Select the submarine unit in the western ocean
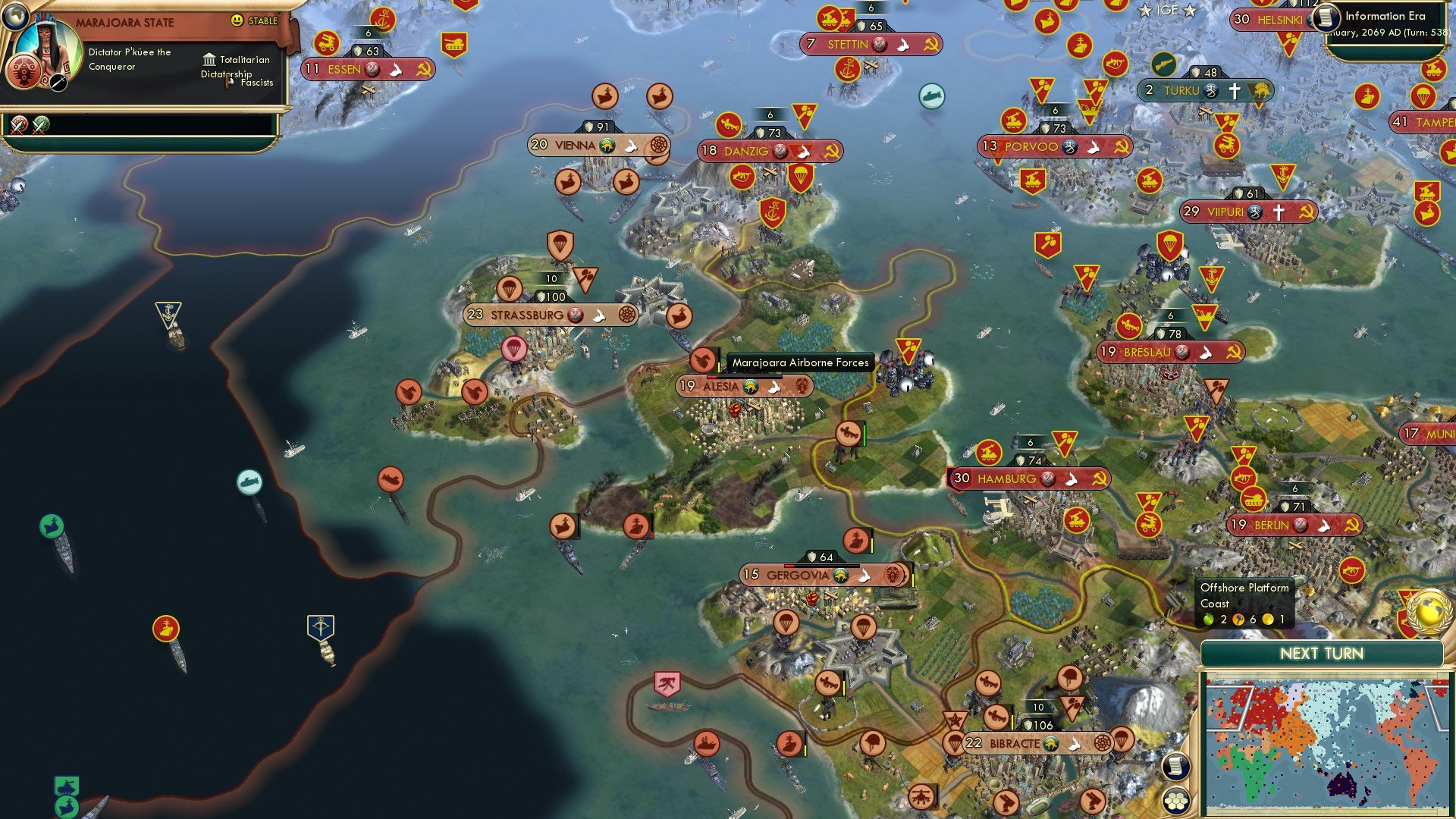Screen dimensions: 1456x819 (250, 480)
